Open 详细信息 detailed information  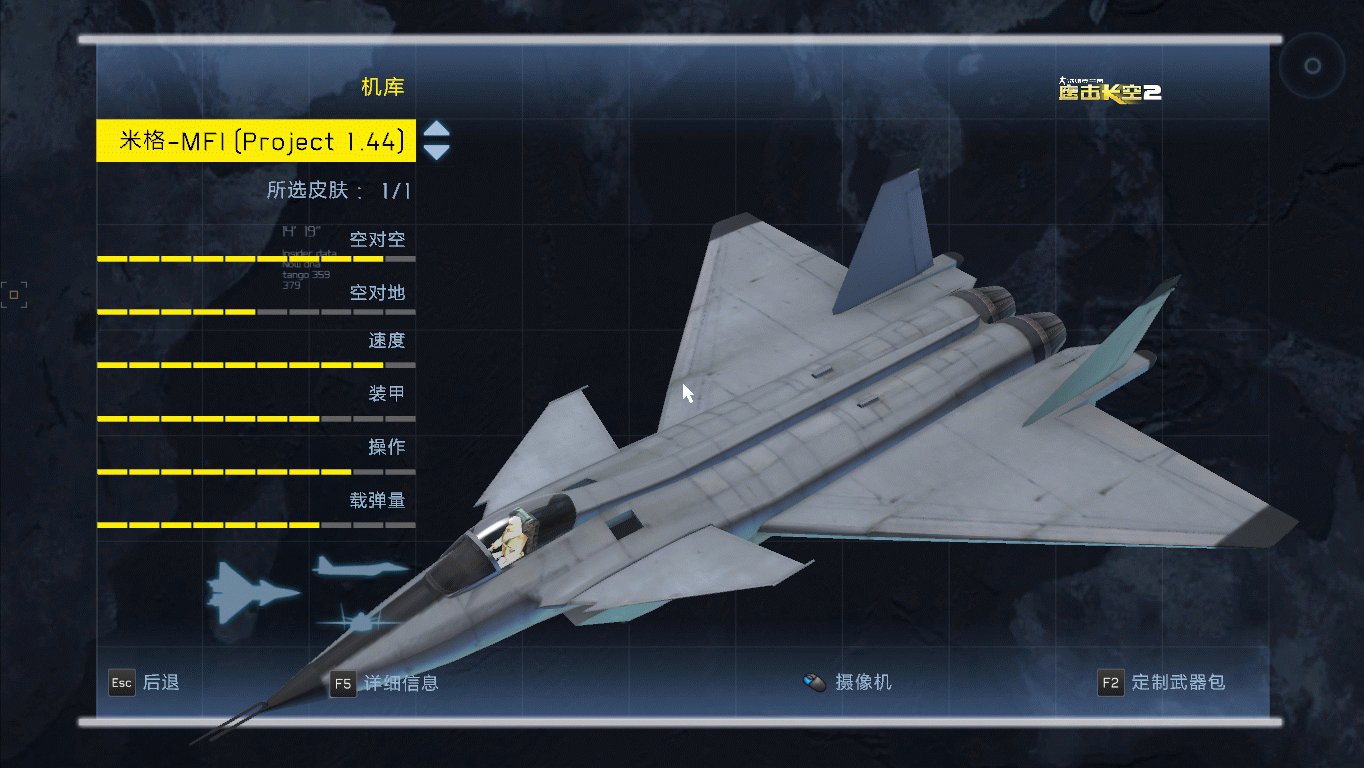click(x=385, y=683)
